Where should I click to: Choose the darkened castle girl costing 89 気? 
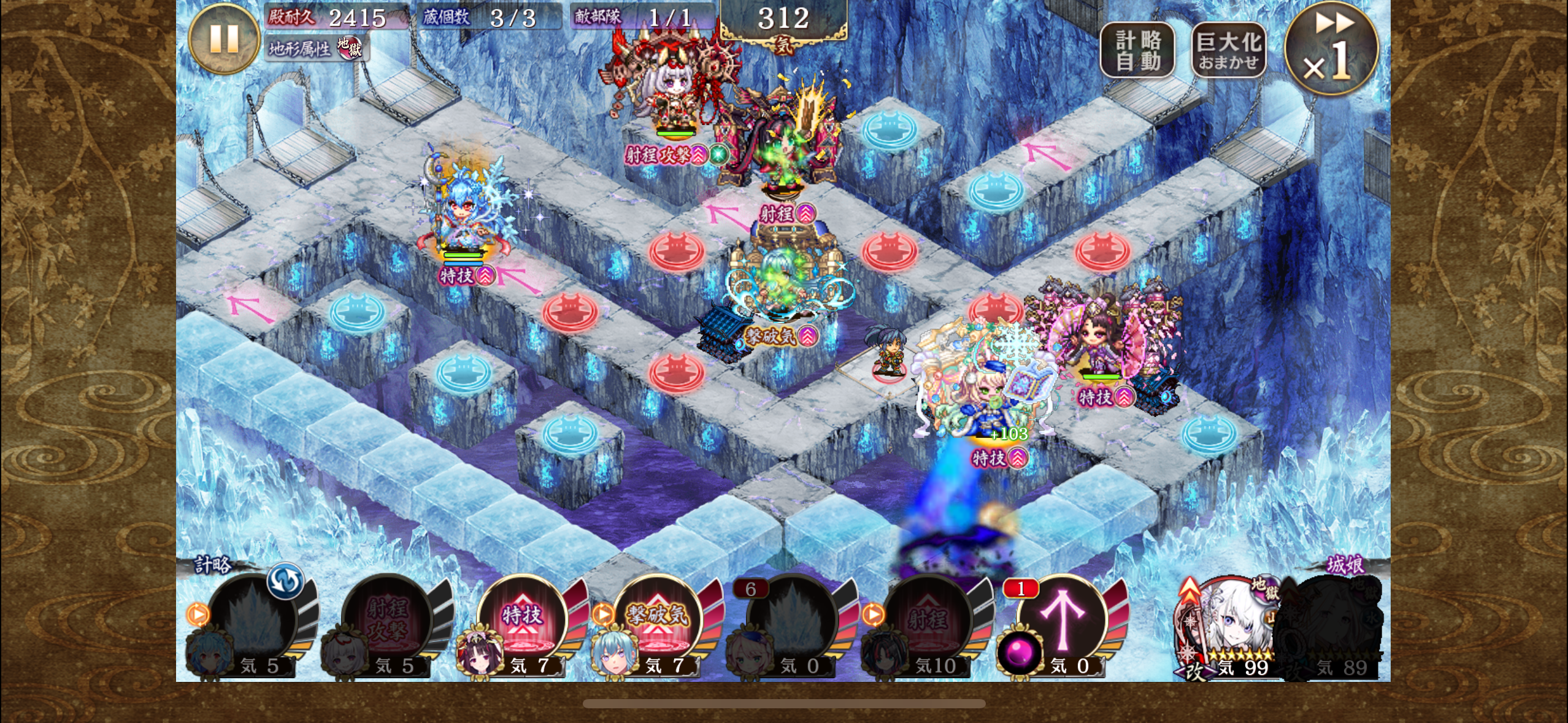pos(1334,625)
